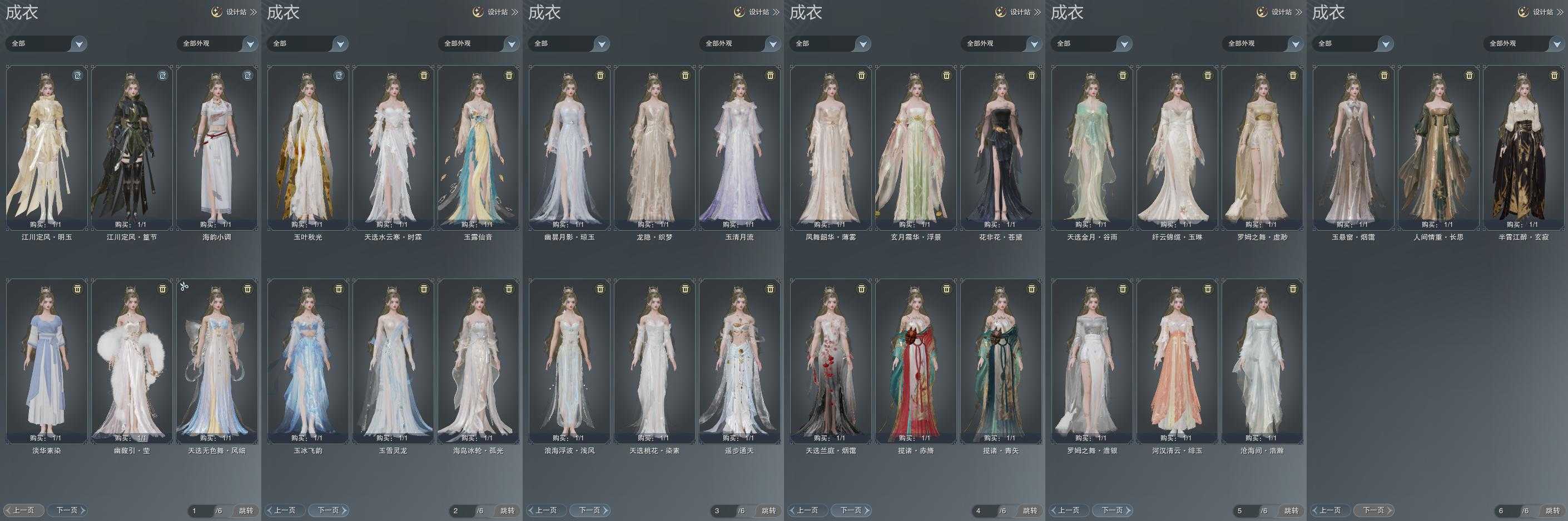Choose the 遥步通天 outfit
The height and width of the screenshot is (521, 1568).
pos(740,361)
